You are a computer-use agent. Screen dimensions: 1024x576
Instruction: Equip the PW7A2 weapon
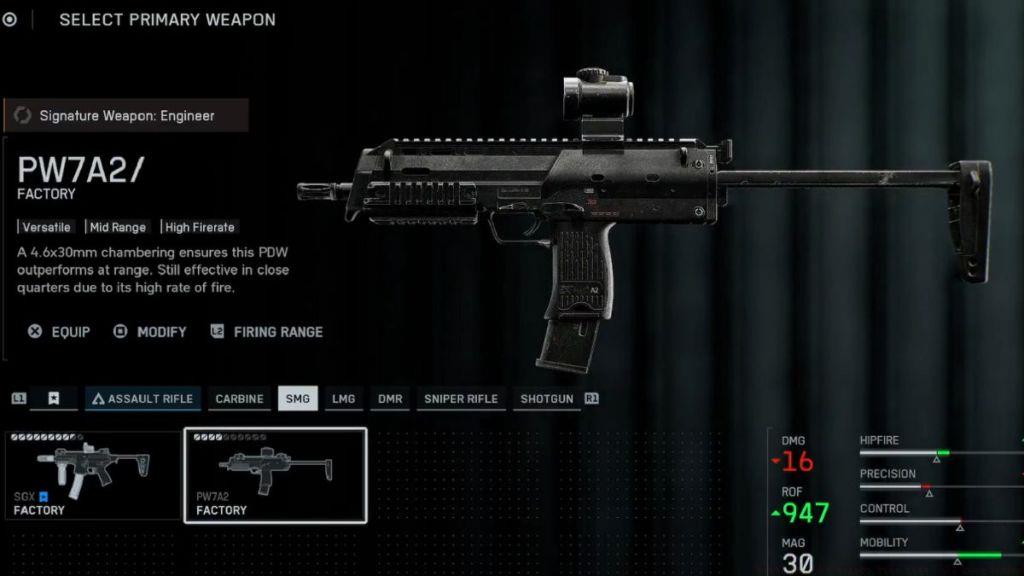point(60,332)
